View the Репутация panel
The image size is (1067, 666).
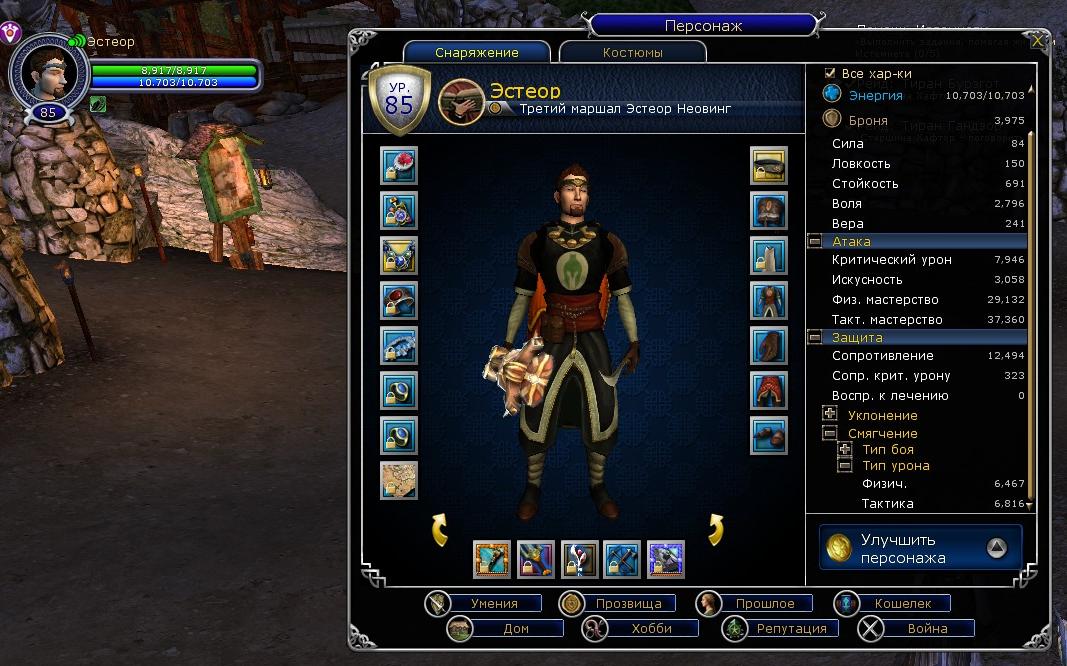(x=790, y=628)
